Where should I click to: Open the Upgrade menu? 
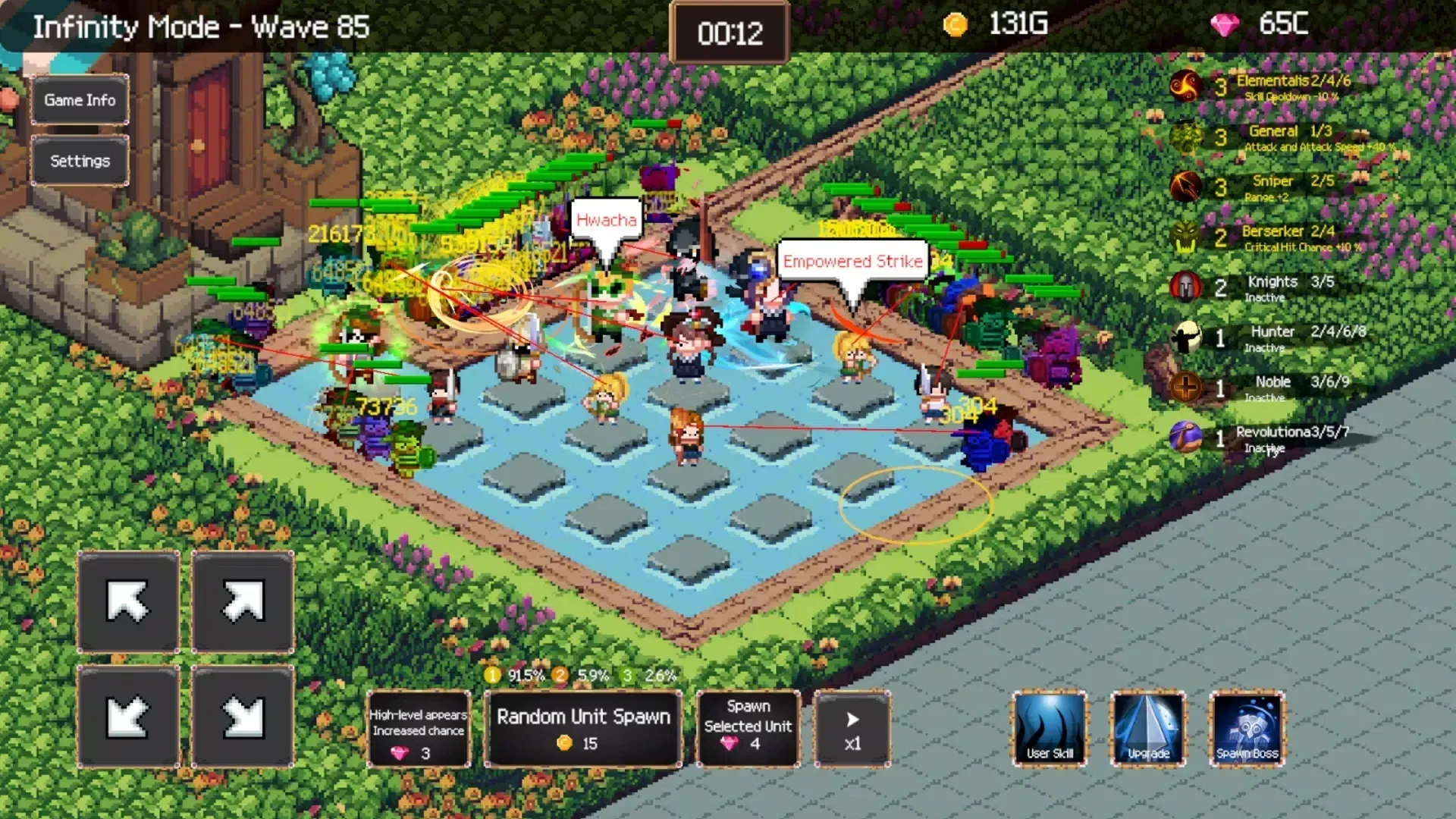tap(1147, 730)
